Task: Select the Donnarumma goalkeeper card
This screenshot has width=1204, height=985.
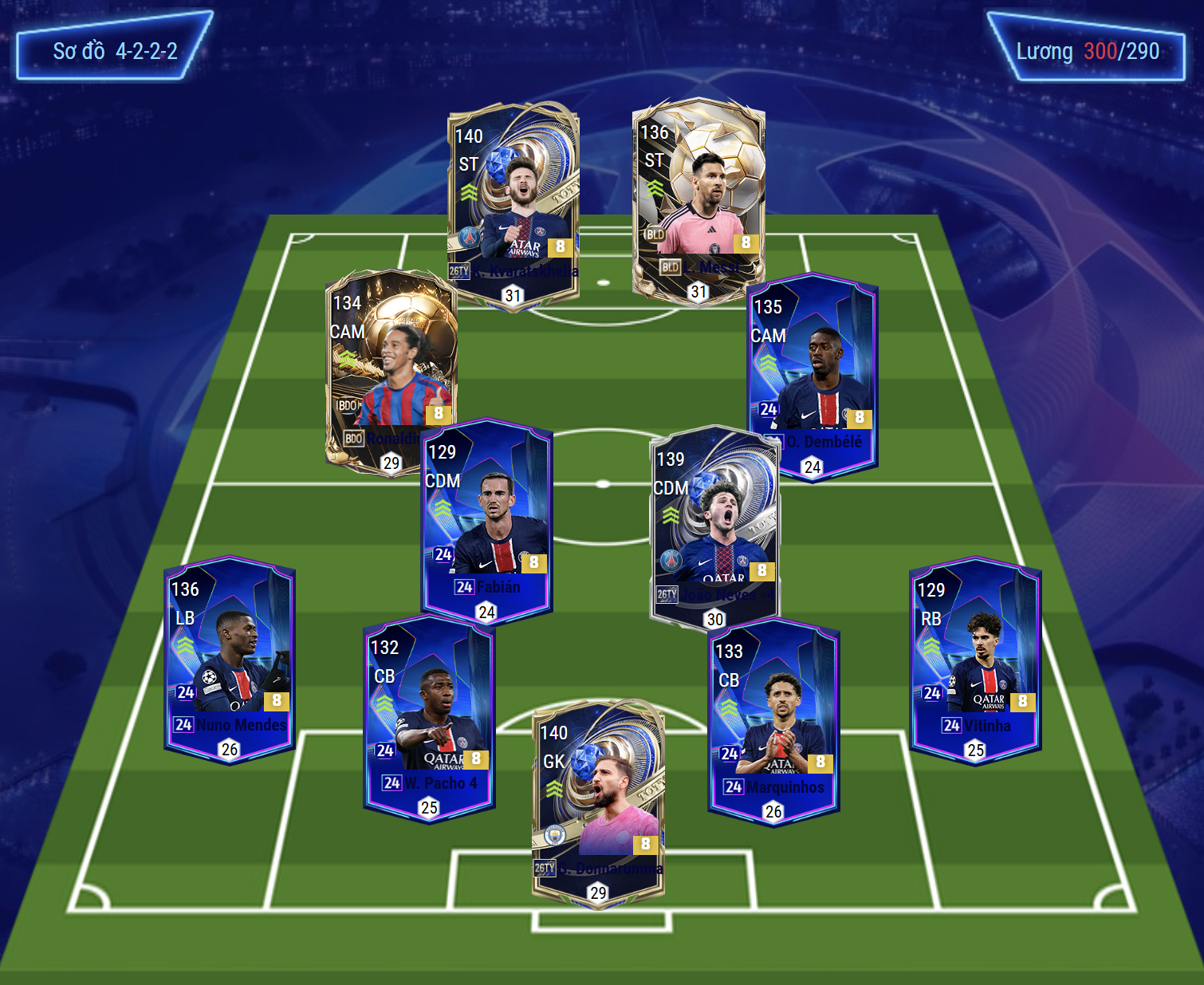Action: pos(598,802)
